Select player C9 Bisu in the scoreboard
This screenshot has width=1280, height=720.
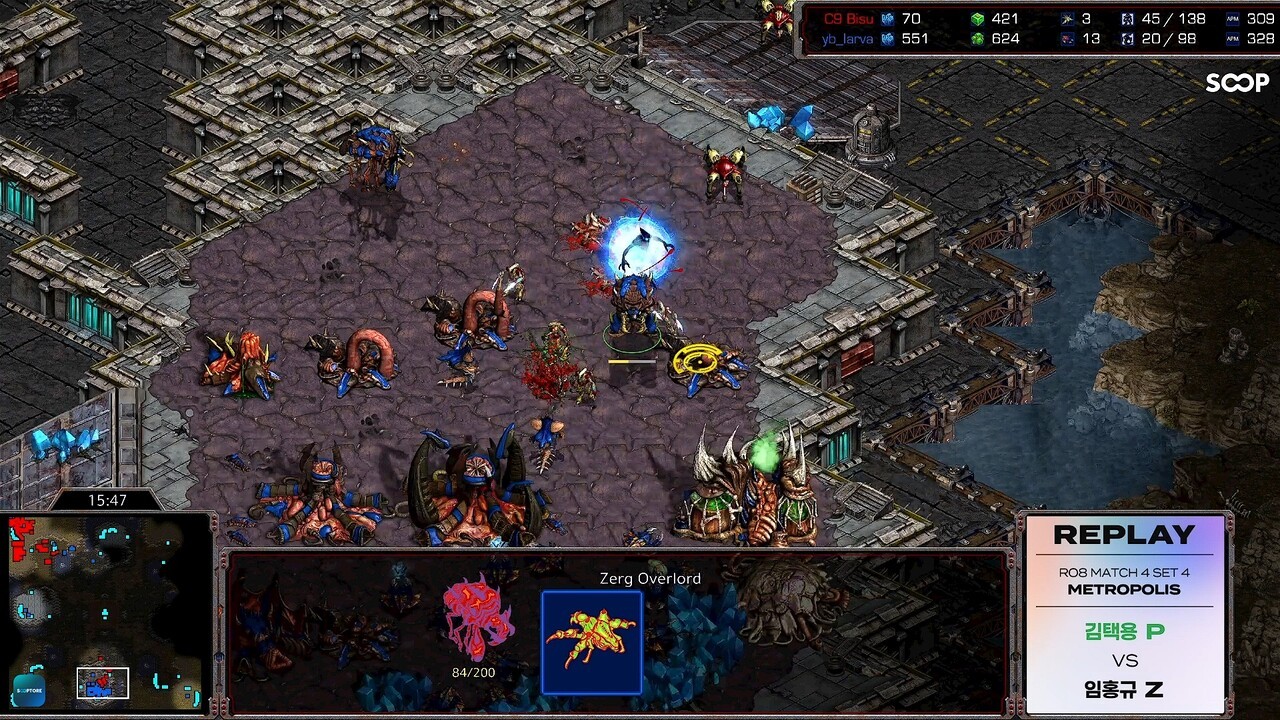[846, 19]
